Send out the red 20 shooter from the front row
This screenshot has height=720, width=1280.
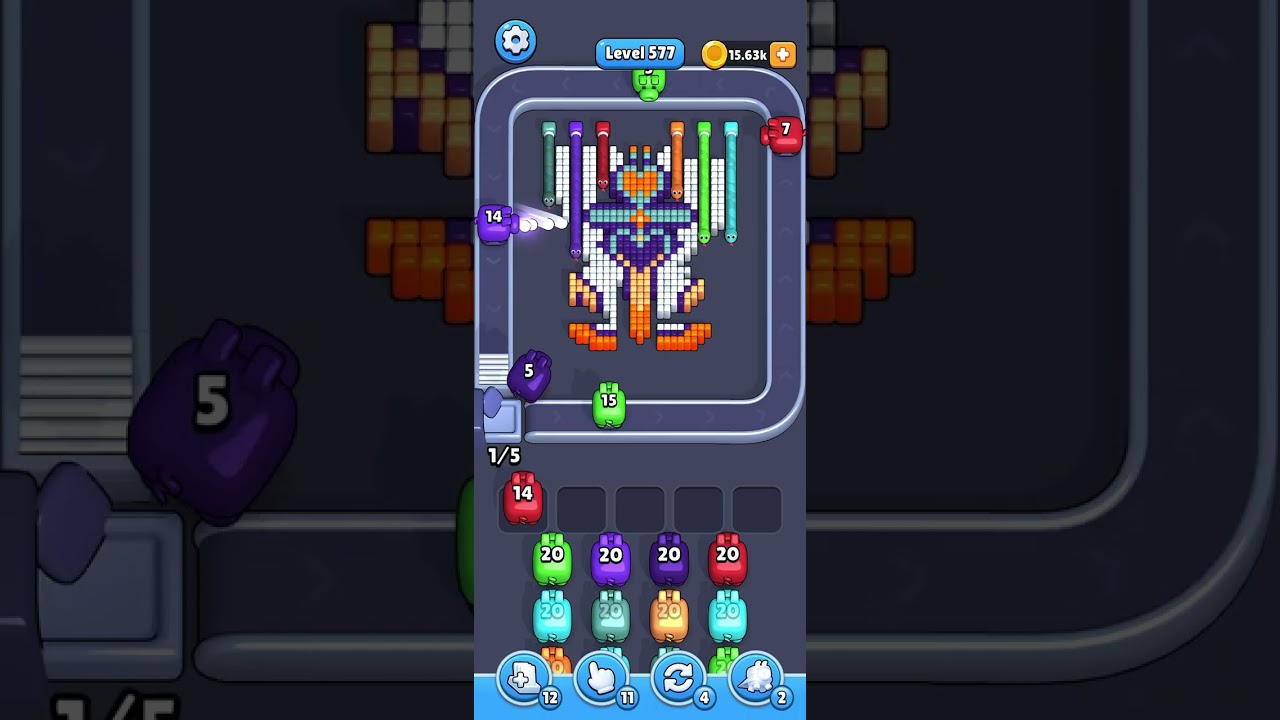[x=727, y=560]
